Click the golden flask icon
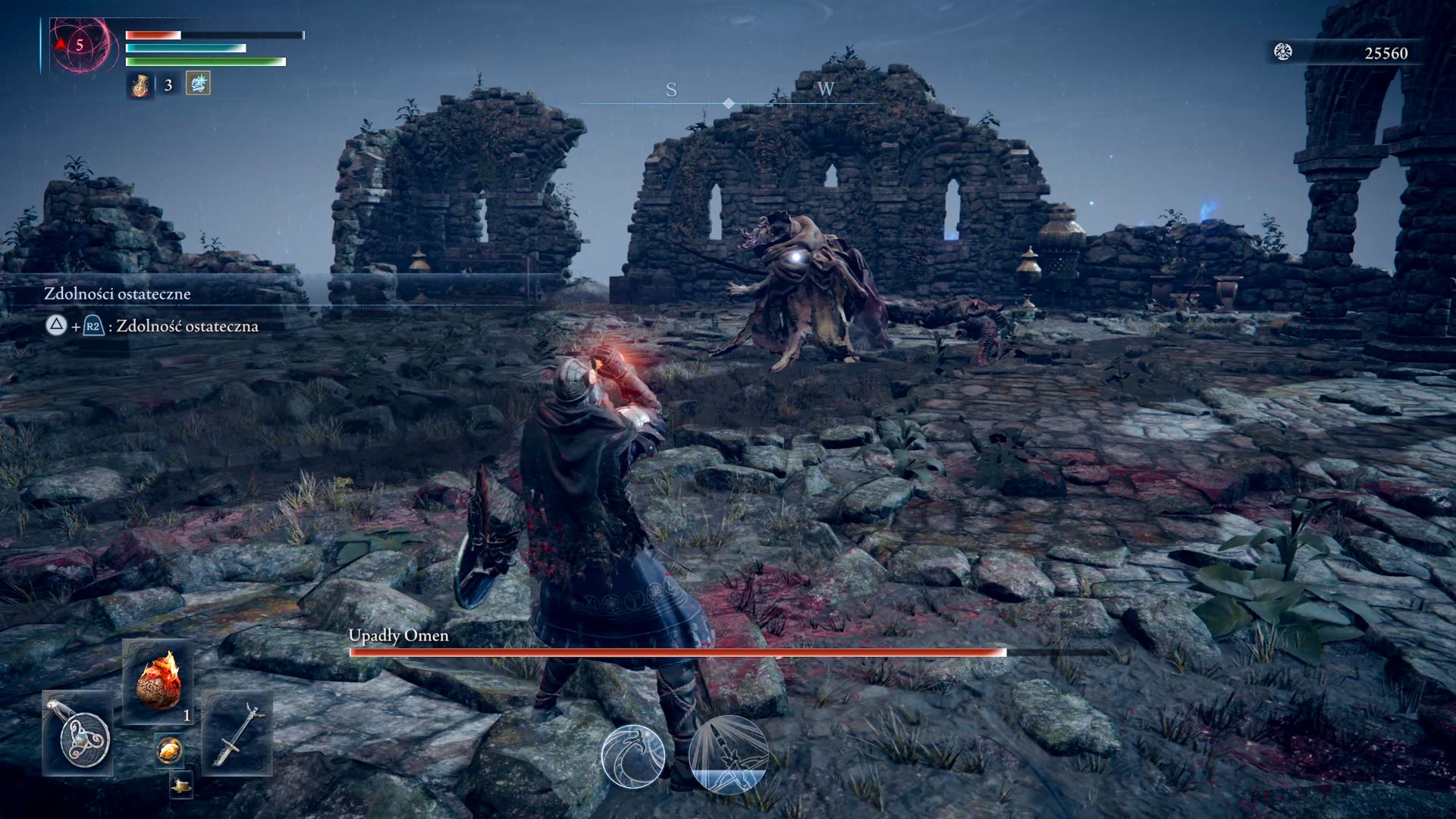 click(x=140, y=84)
